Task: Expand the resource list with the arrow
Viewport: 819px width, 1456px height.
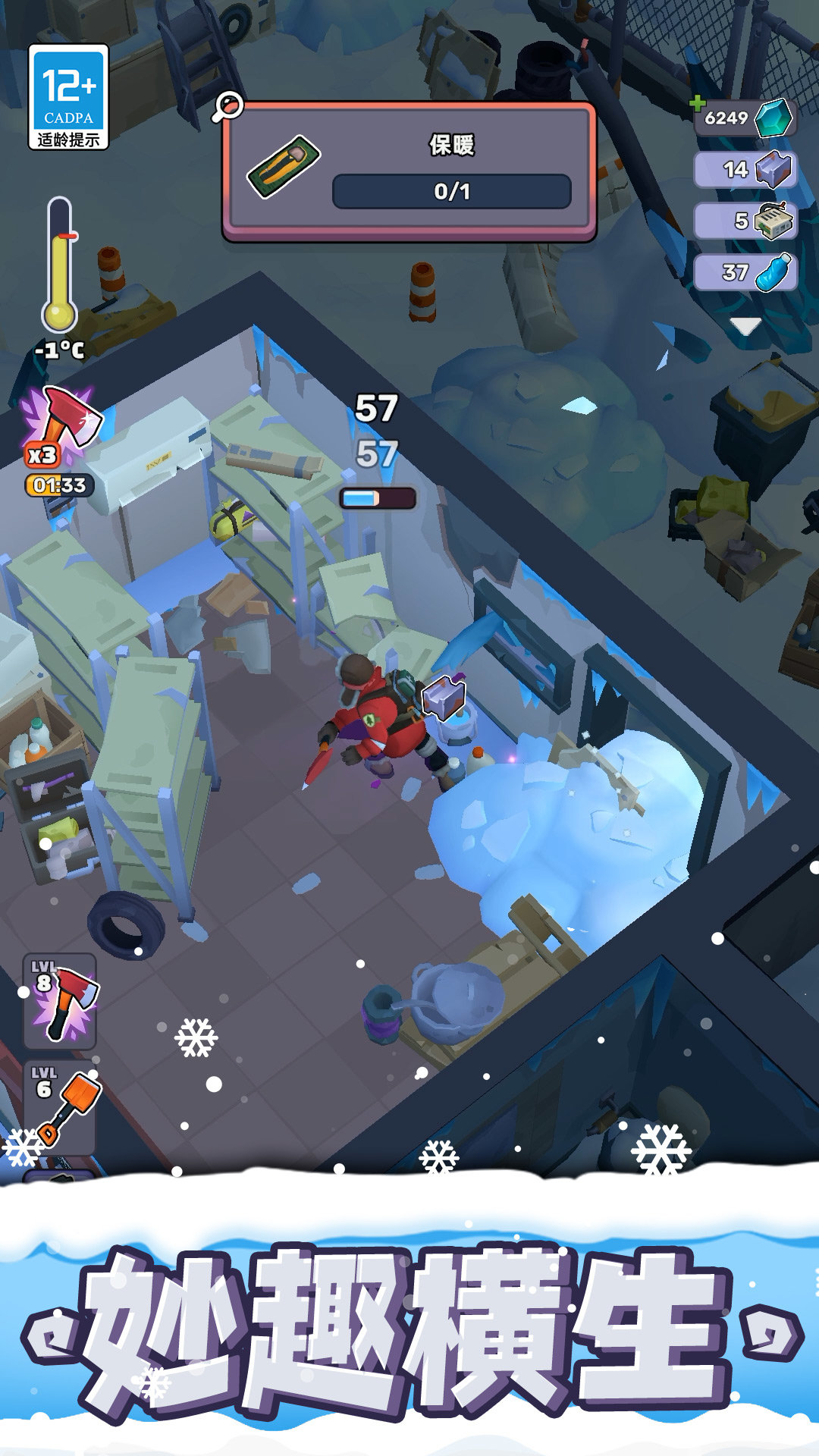Action: point(745,326)
